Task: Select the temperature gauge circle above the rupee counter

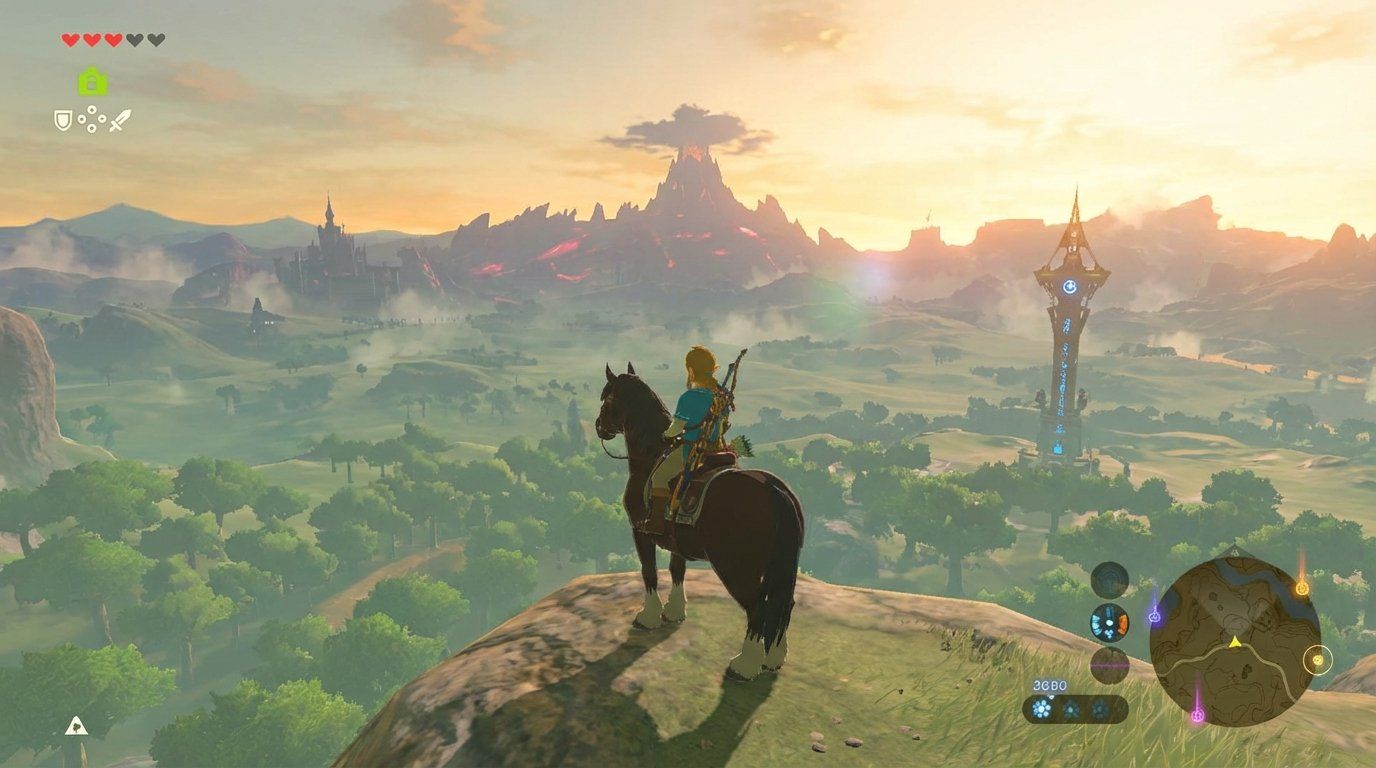Action: 1110,666
